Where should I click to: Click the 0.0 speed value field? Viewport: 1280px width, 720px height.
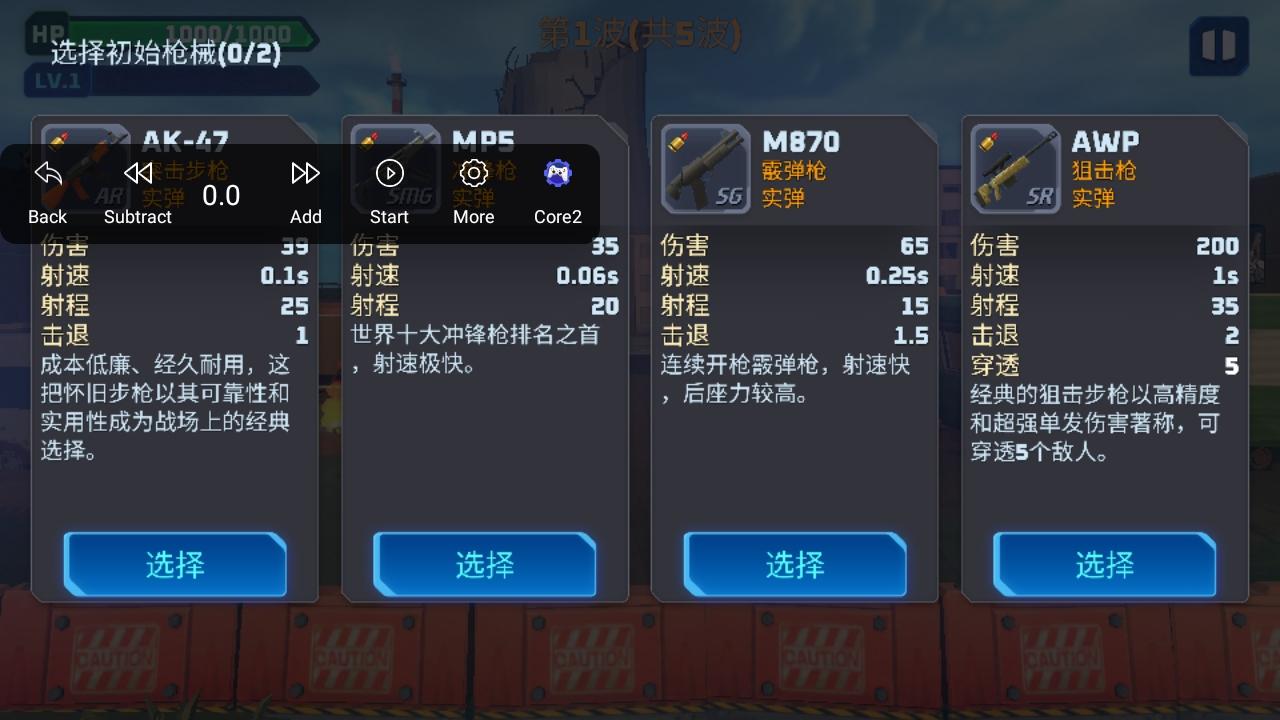point(221,196)
